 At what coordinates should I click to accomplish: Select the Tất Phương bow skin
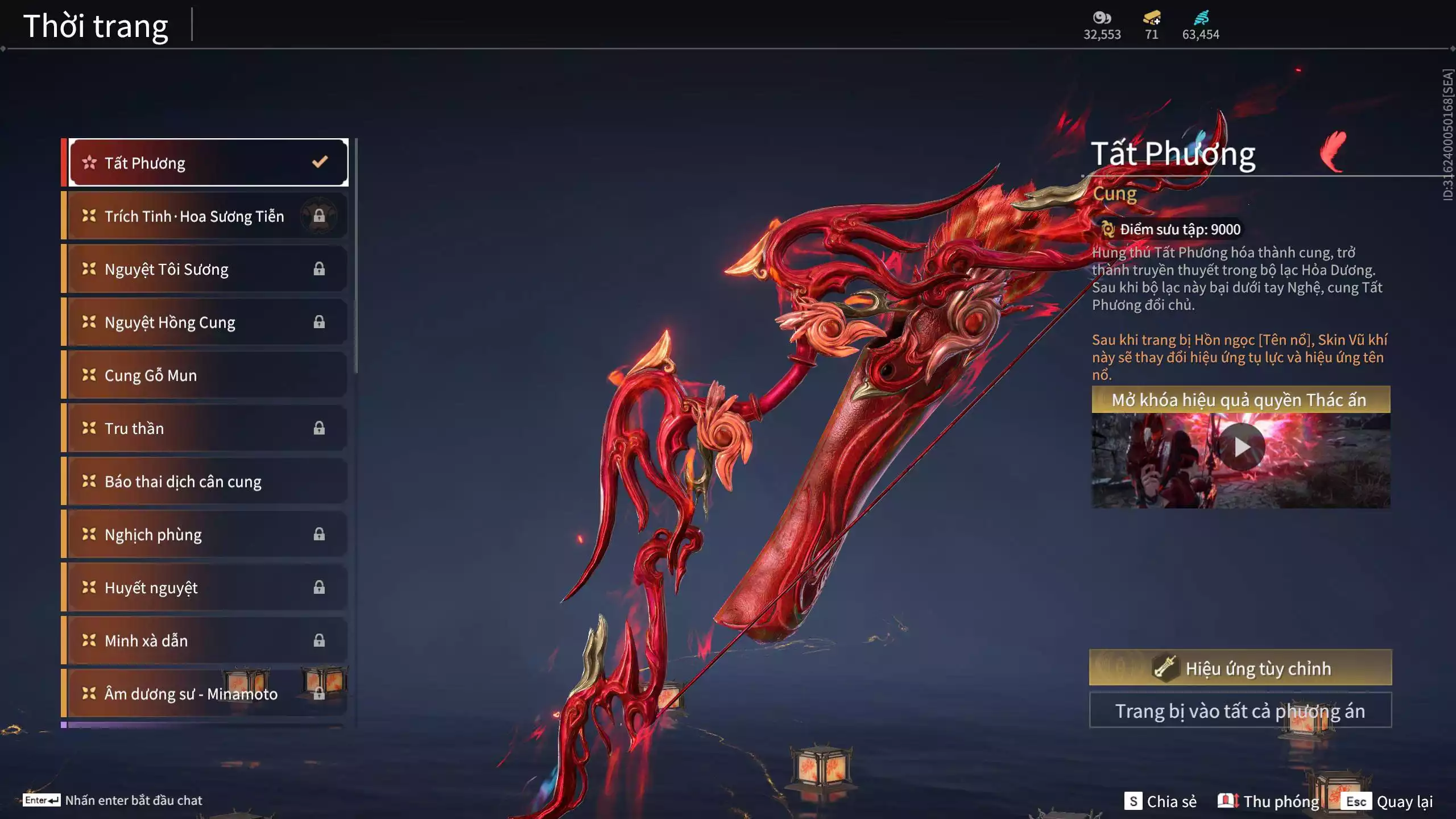[208, 163]
